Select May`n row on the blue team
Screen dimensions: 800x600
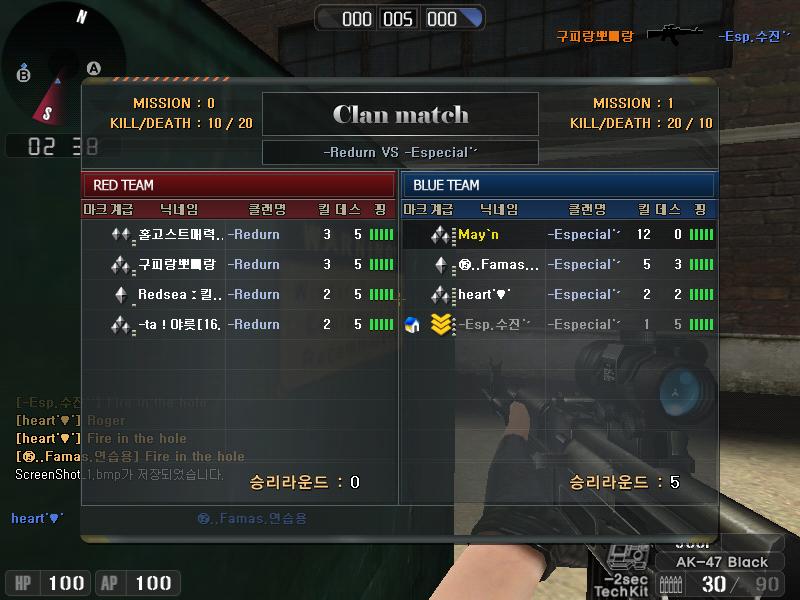(558, 235)
